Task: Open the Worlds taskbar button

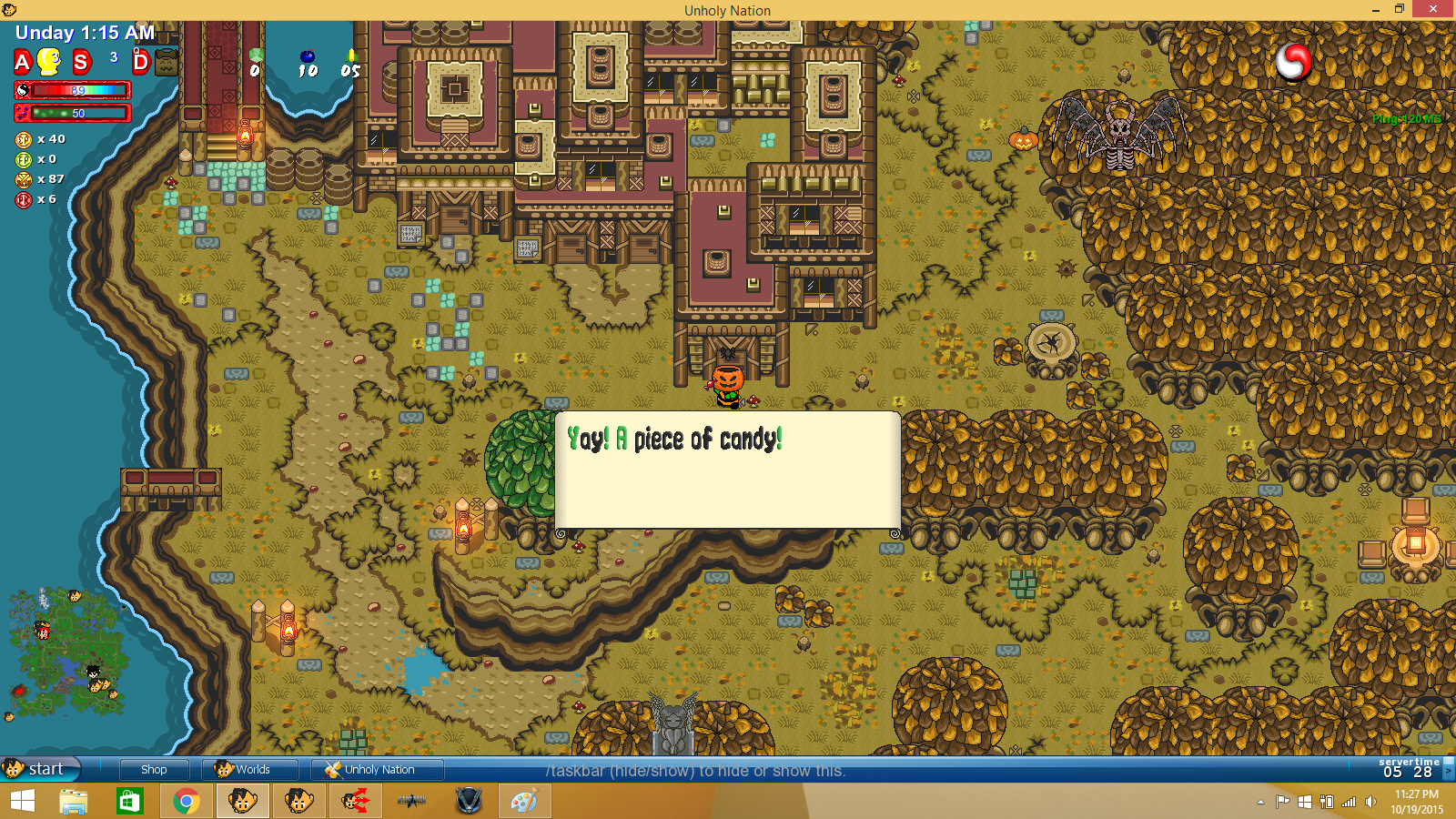Action: [x=248, y=769]
